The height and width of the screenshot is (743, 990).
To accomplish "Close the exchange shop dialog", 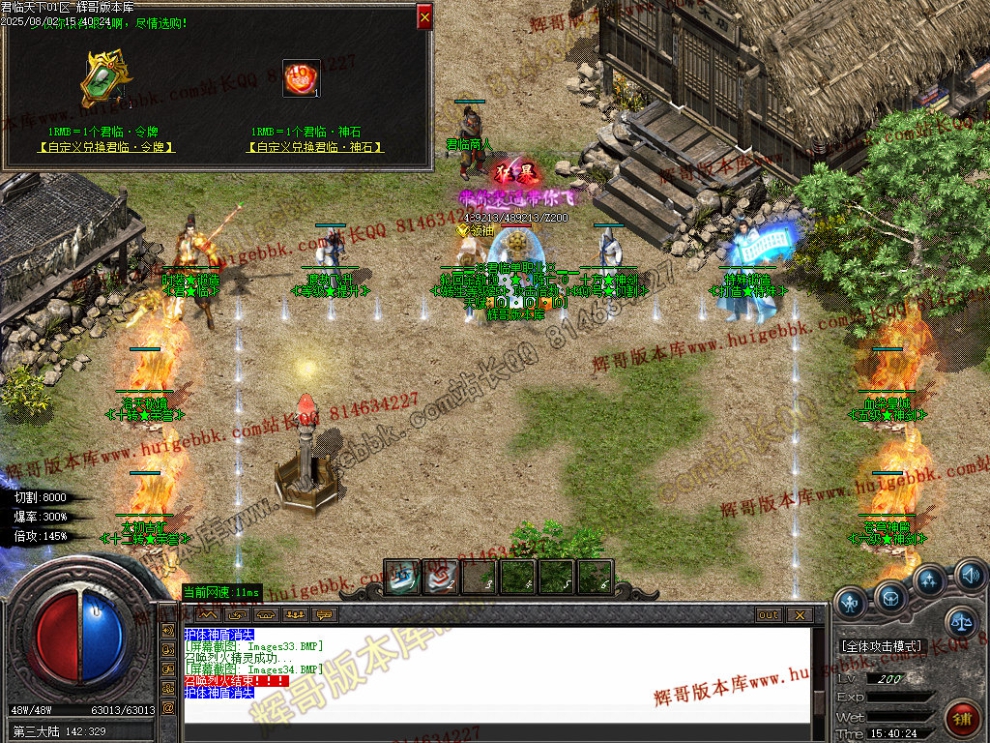I will tap(425, 17).
